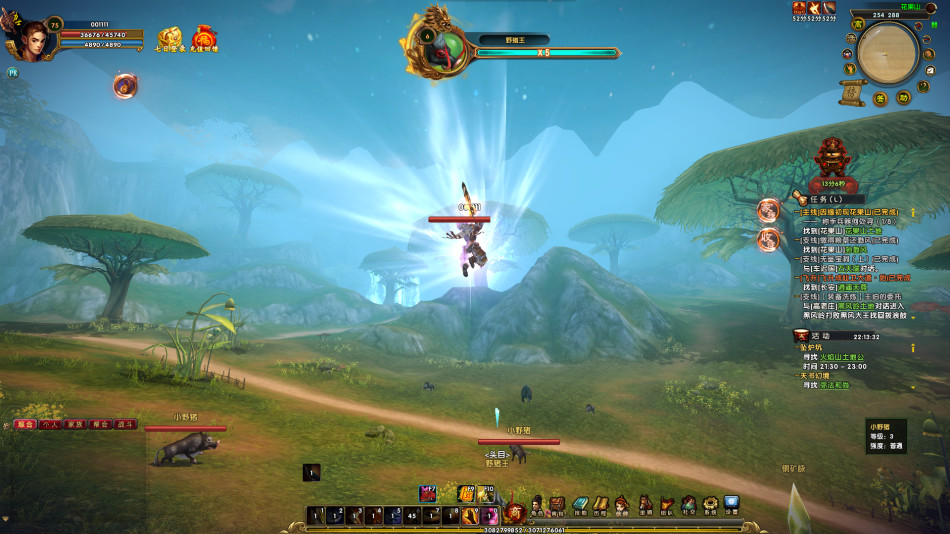Viewport: 950px width, 534px height.
Task: Open the red lucky bag recharge reward
Action: click(204, 39)
